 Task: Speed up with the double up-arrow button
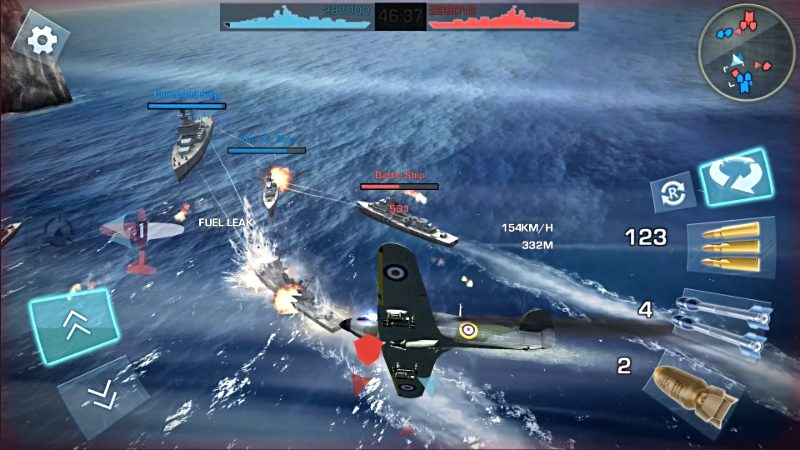(74, 324)
